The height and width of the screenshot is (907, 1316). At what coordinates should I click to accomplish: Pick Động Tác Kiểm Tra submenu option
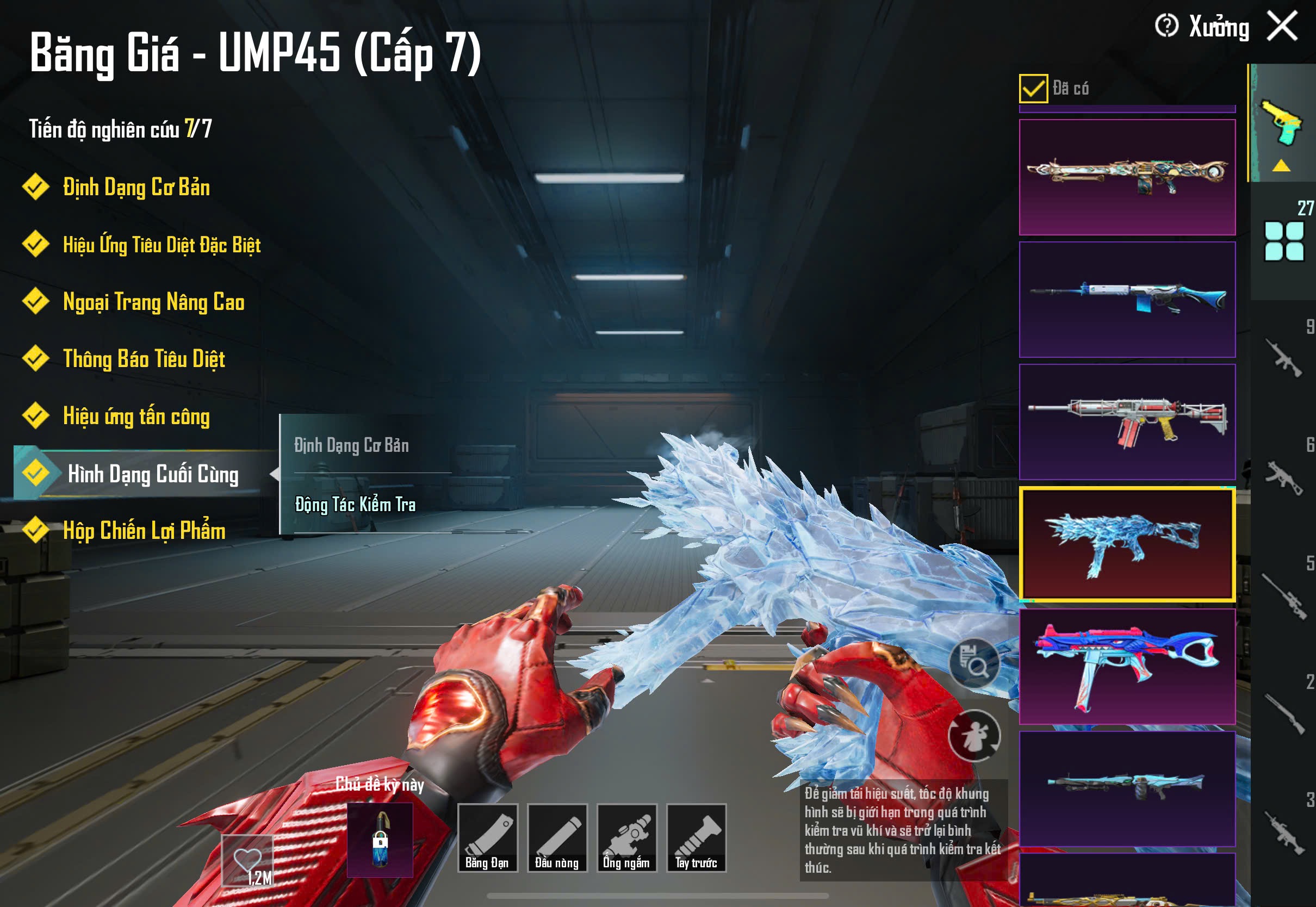[x=355, y=505]
